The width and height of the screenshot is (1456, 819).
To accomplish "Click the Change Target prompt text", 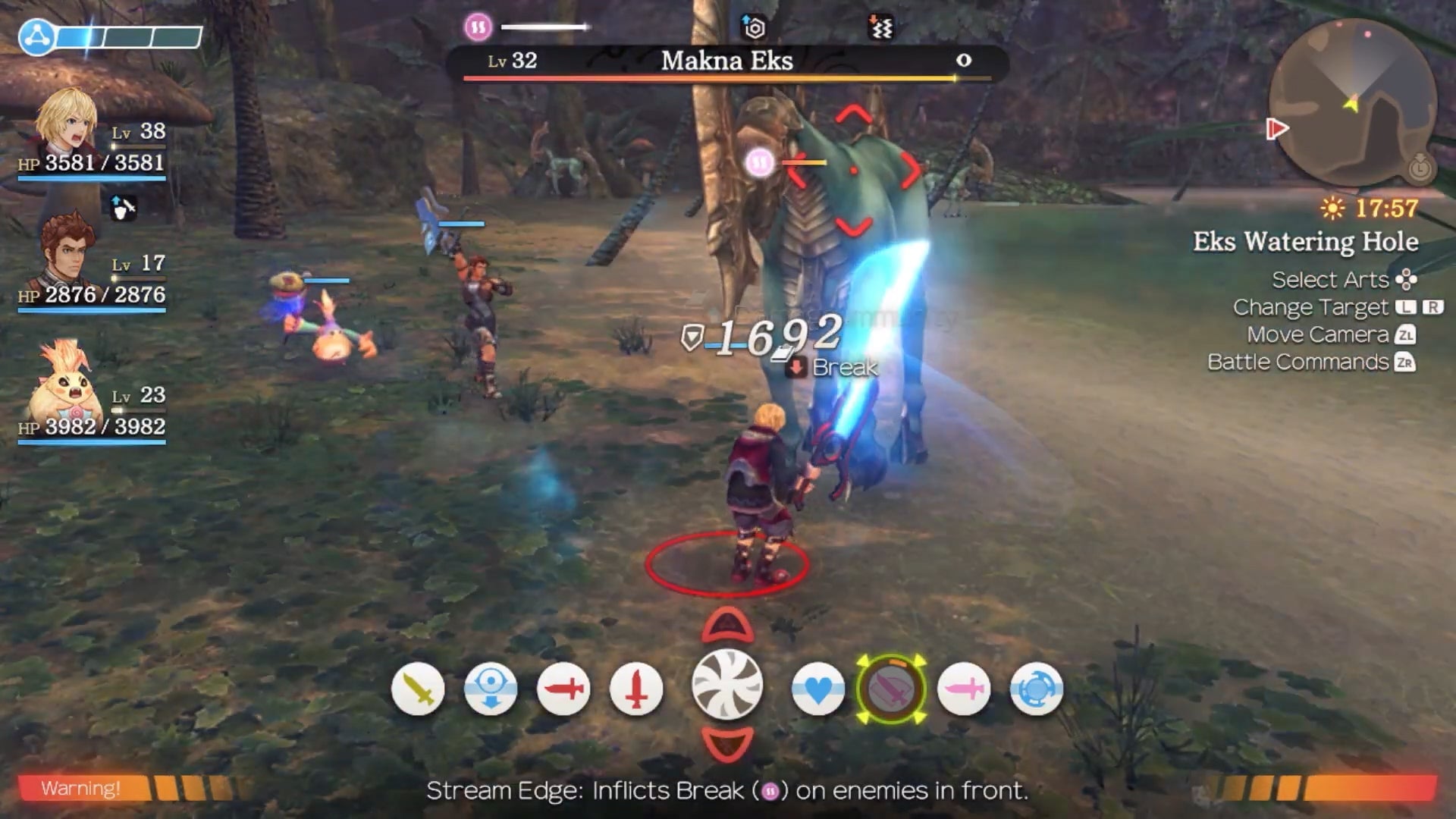I will tap(1311, 307).
